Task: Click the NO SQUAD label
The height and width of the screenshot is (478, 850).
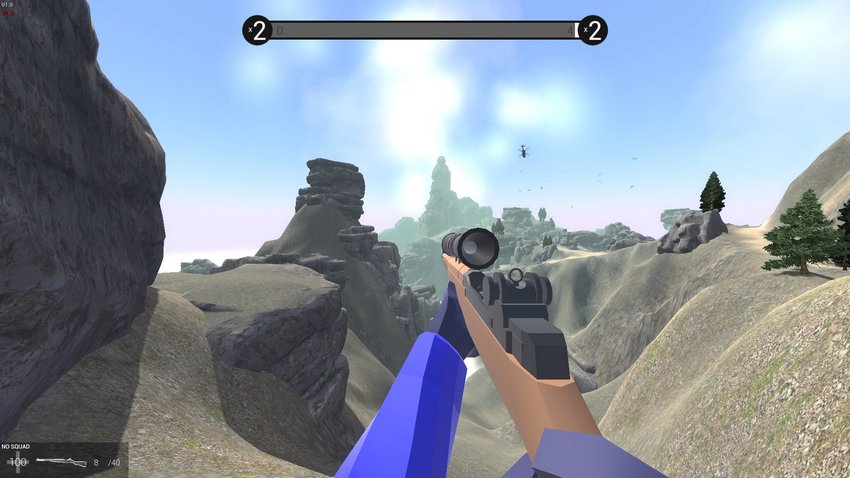Action: (17, 446)
